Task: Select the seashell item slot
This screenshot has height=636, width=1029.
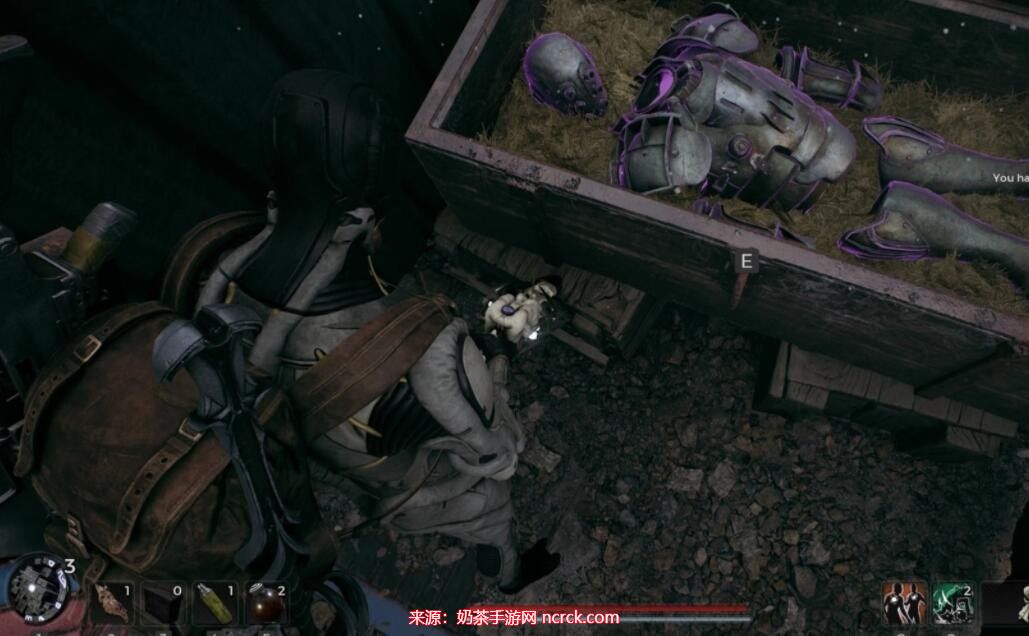Action: [x=112, y=604]
